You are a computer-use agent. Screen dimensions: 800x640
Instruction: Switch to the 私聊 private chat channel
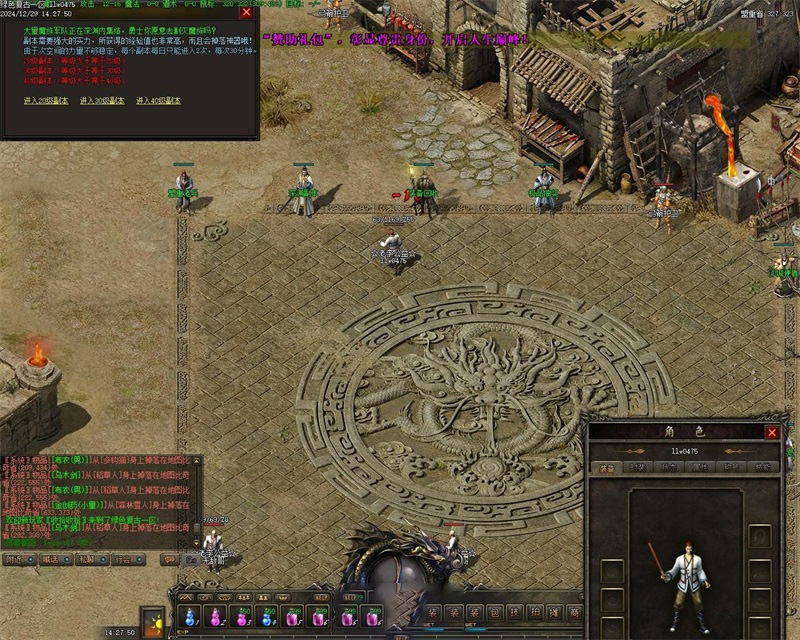click(86, 560)
